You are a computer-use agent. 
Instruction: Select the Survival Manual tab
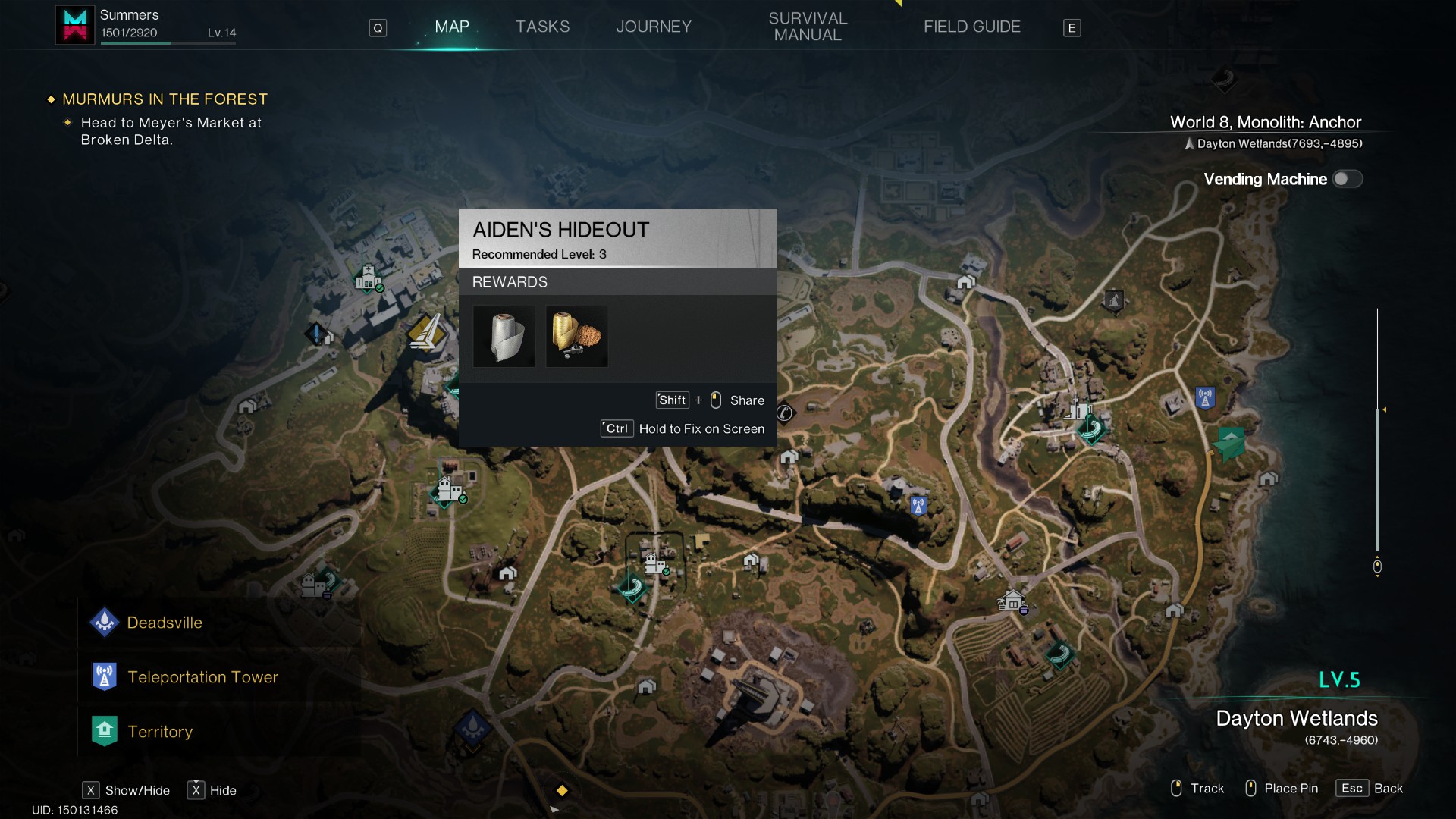[x=808, y=27]
